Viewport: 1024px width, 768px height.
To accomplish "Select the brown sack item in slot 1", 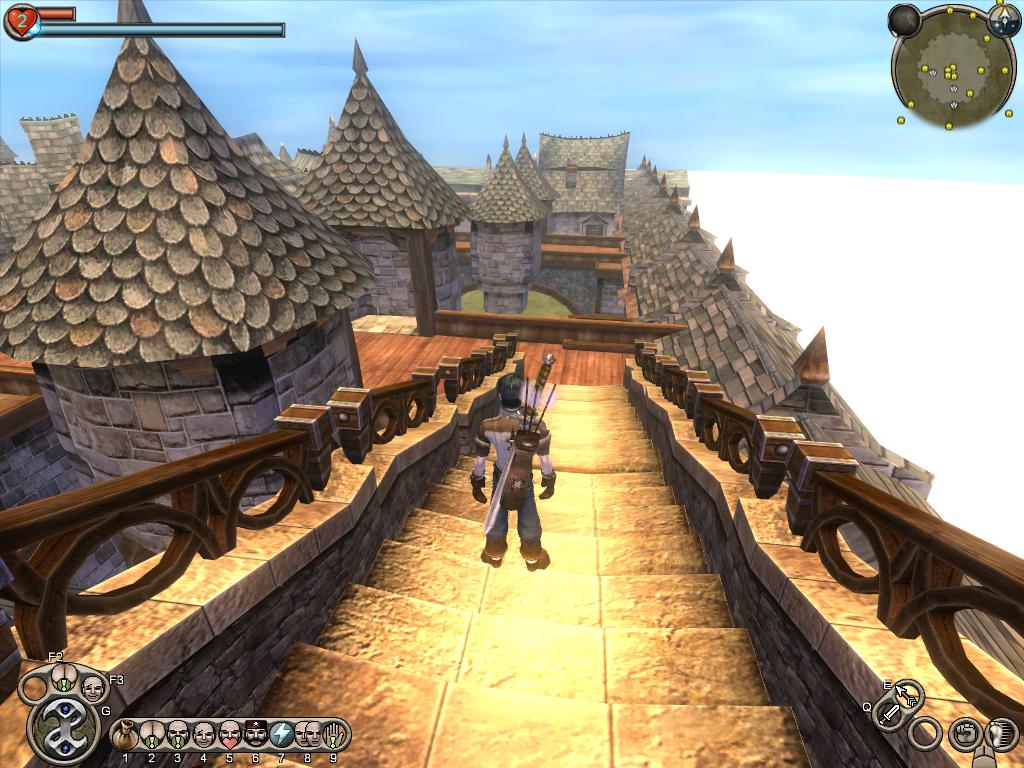I will click(x=125, y=735).
